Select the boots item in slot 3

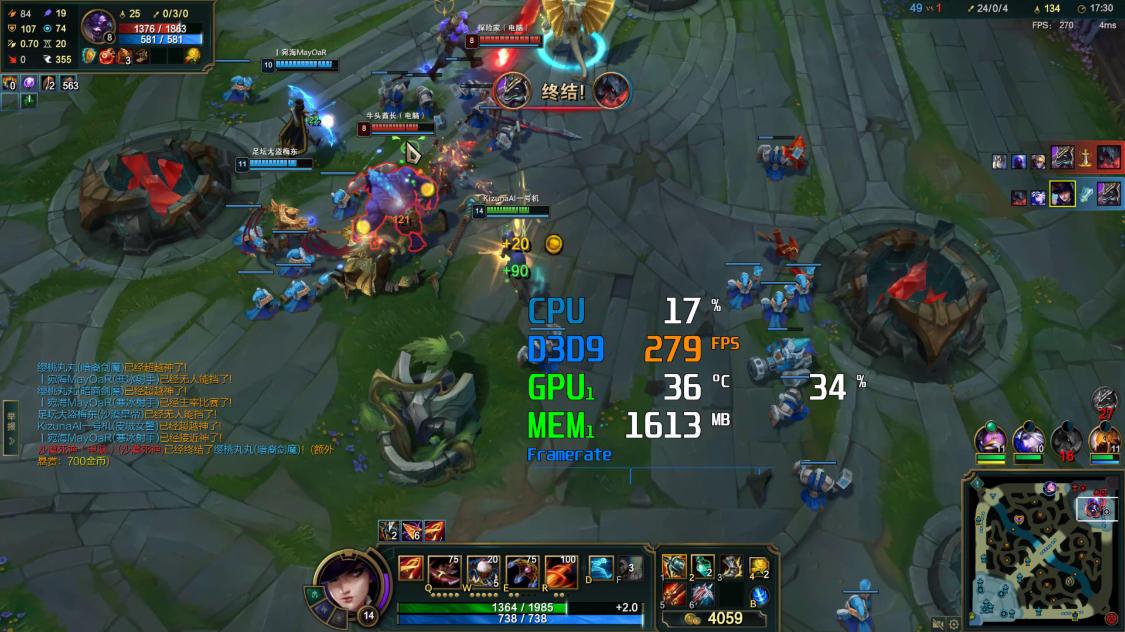point(730,568)
